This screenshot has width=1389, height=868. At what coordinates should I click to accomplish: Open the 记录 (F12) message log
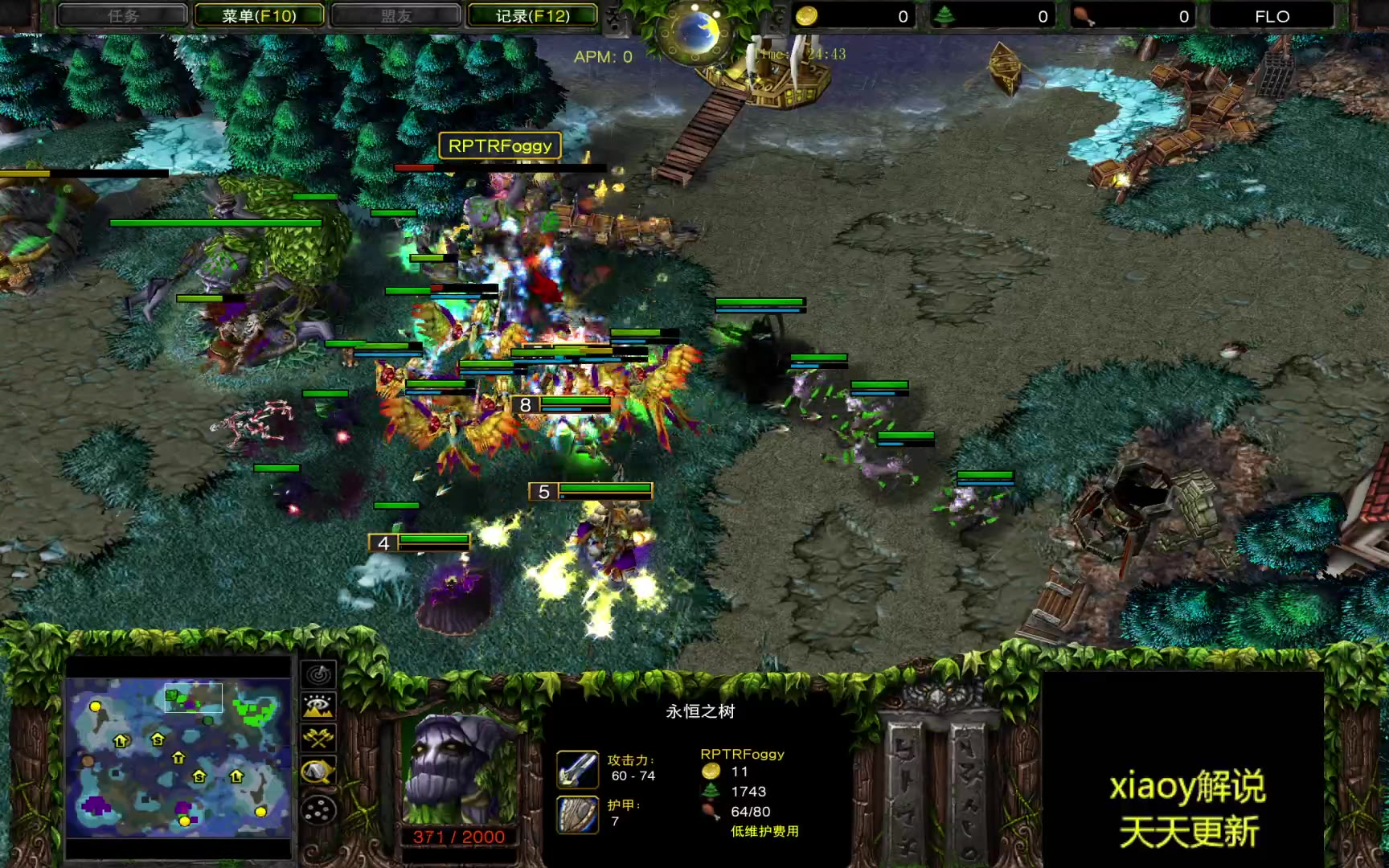pyautogui.click(x=532, y=15)
